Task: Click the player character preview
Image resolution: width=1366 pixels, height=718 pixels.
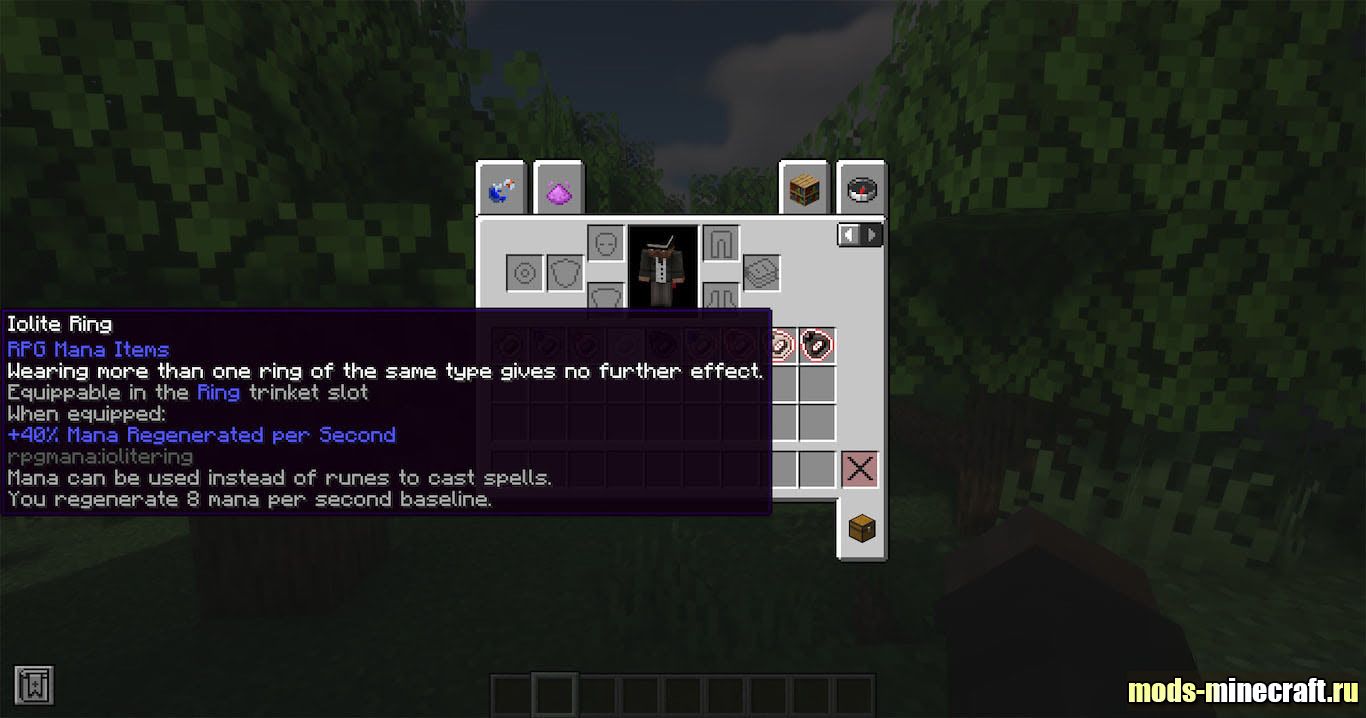Action: tap(662, 268)
